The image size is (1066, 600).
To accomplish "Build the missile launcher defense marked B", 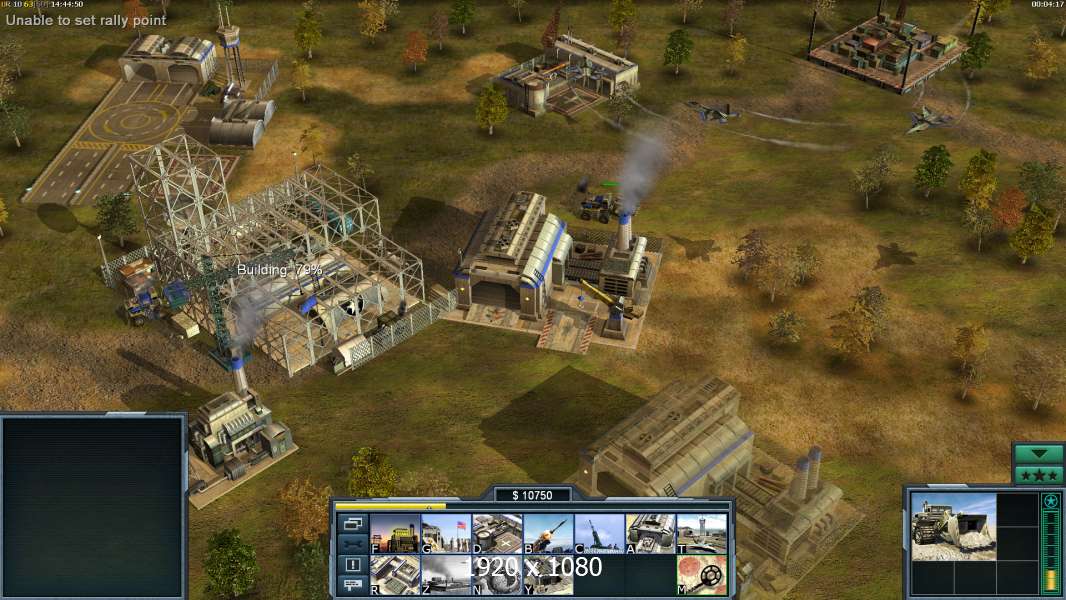I will (x=548, y=533).
